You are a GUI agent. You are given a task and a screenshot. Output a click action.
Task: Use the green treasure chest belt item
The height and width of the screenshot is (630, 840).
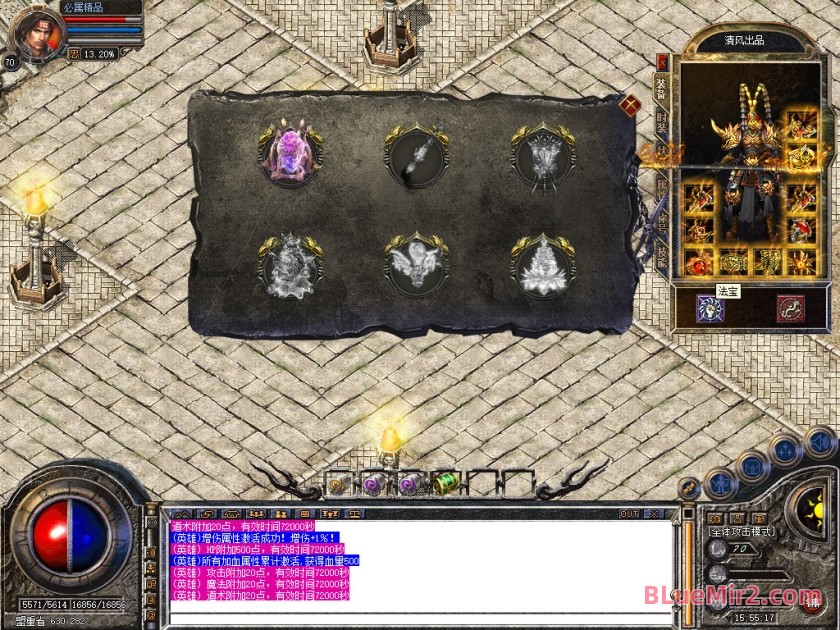pyautogui.click(x=445, y=484)
